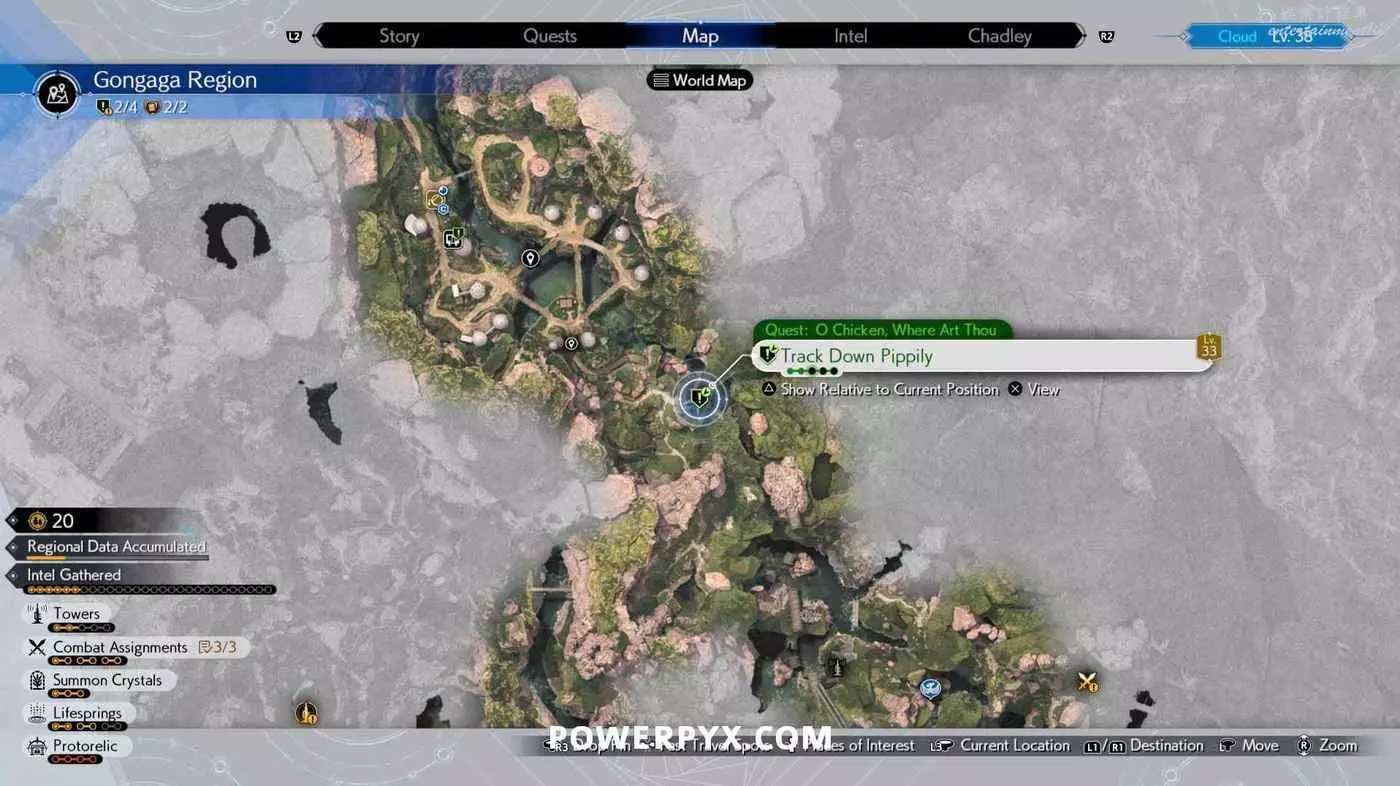Switch to the Story tab
Screen dimensions: 1400x786
(x=398, y=36)
